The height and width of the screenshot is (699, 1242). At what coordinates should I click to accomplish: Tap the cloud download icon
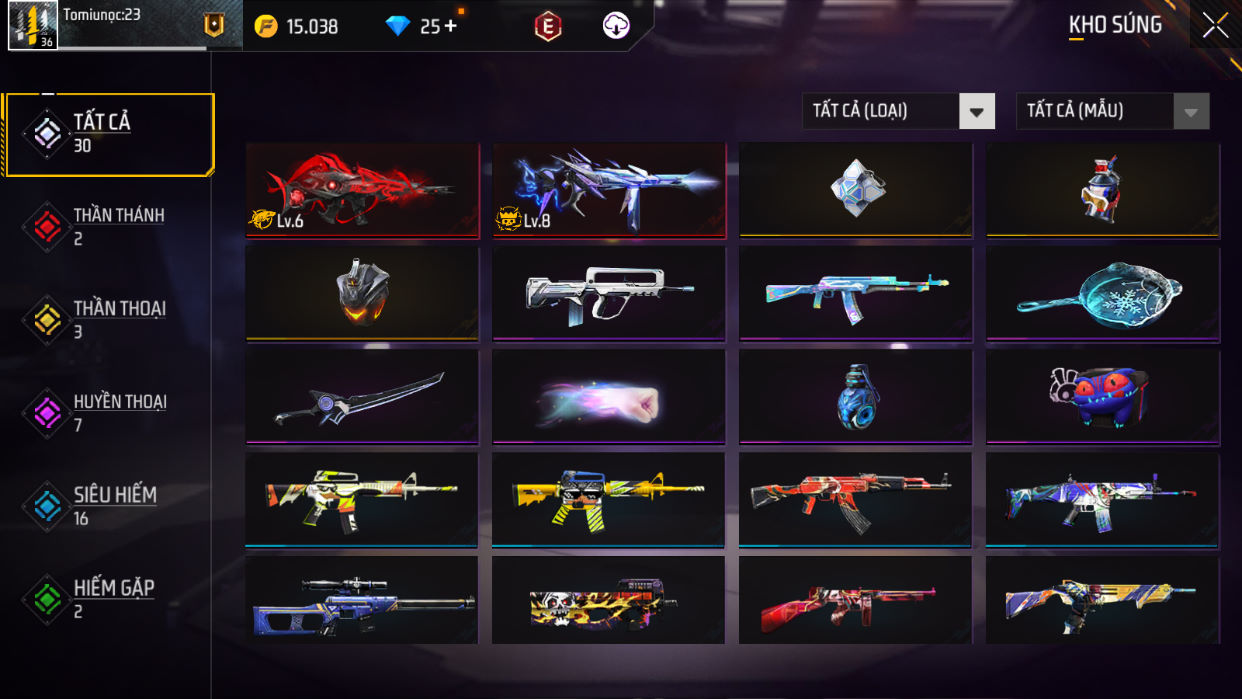pyautogui.click(x=616, y=27)
